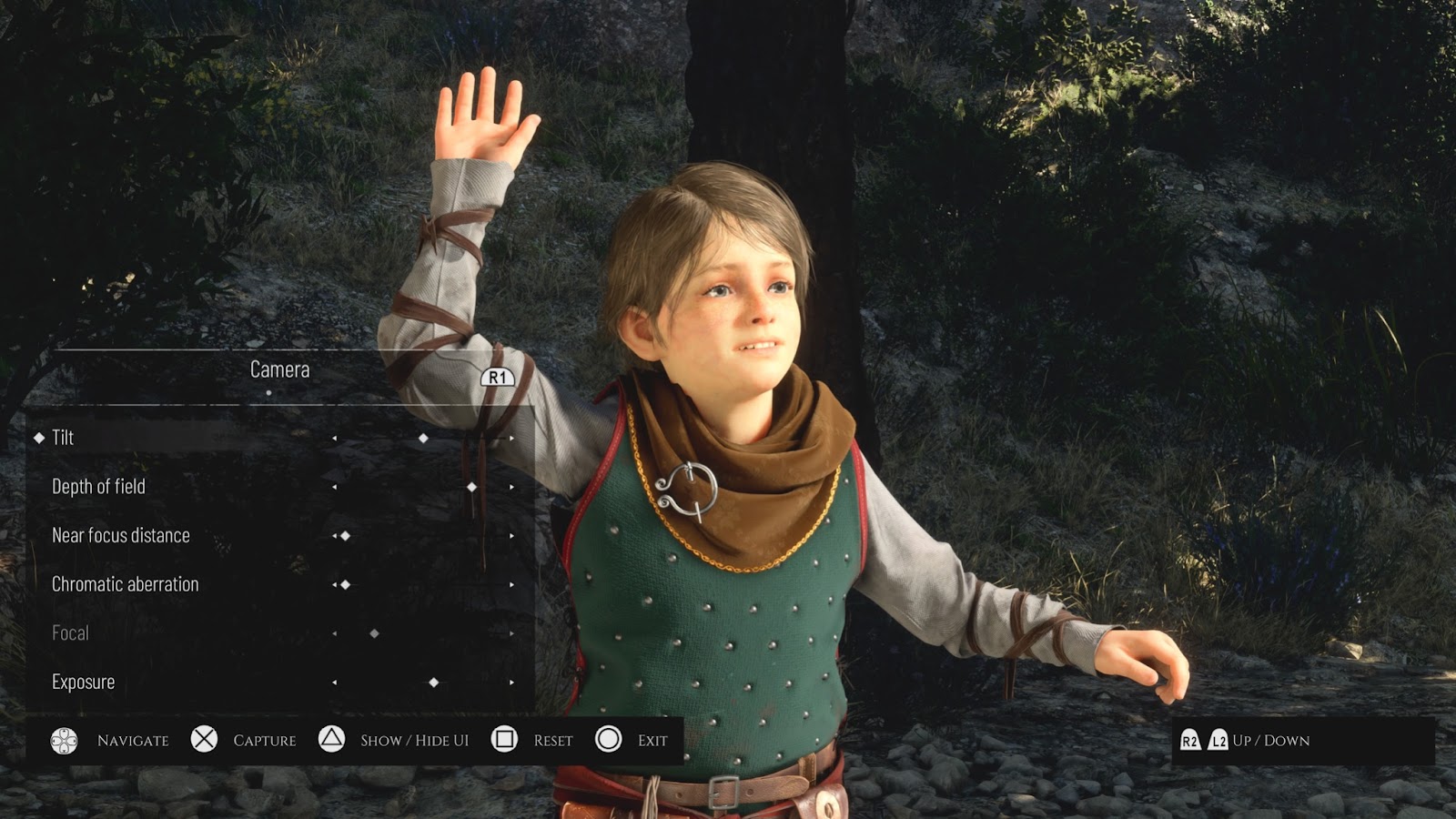
Task: Click the Depth of field slider handle
Action: click(x=471, y=487)
